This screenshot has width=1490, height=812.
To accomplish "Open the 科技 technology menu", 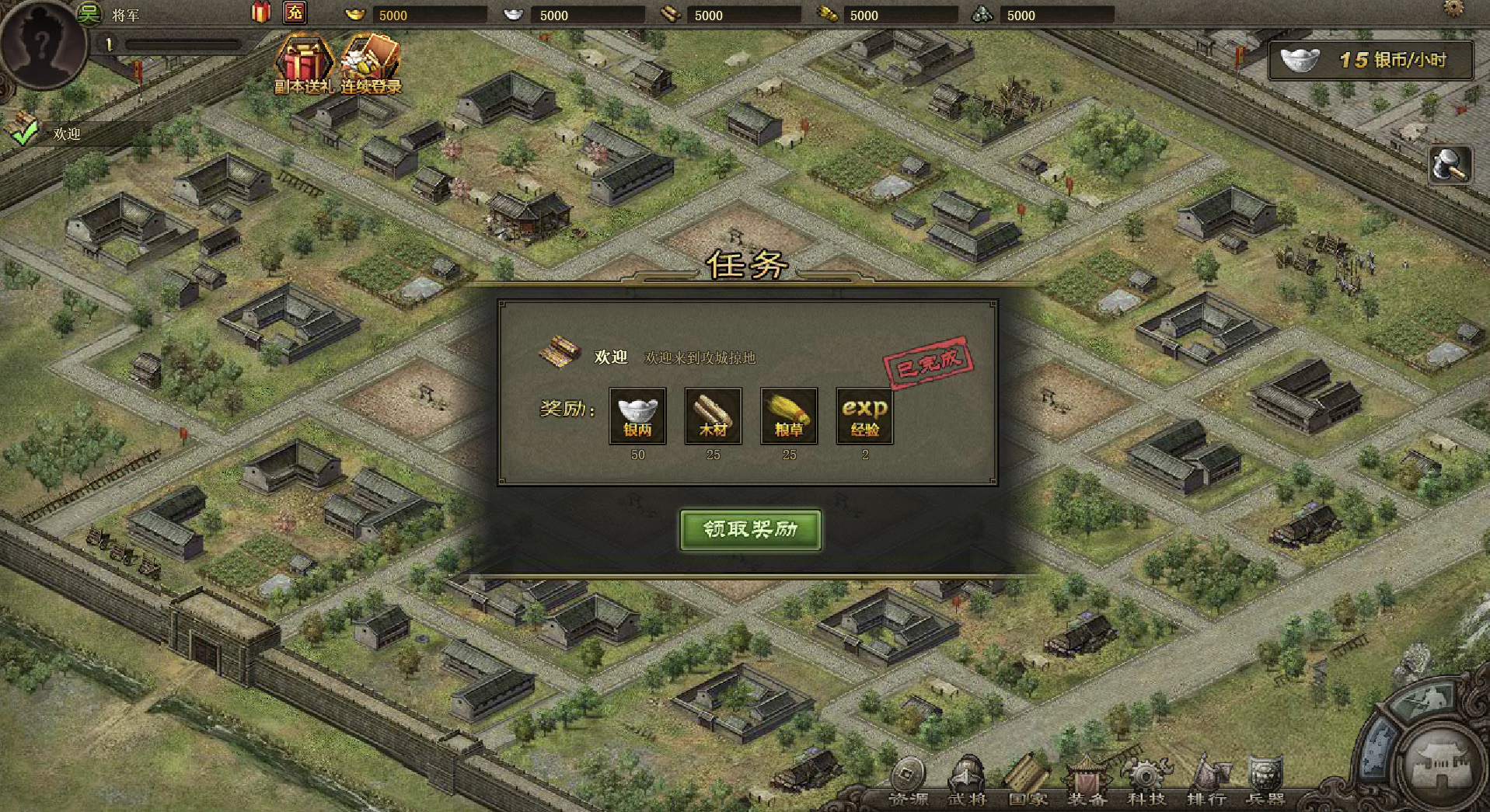I will coord(1146,782).
